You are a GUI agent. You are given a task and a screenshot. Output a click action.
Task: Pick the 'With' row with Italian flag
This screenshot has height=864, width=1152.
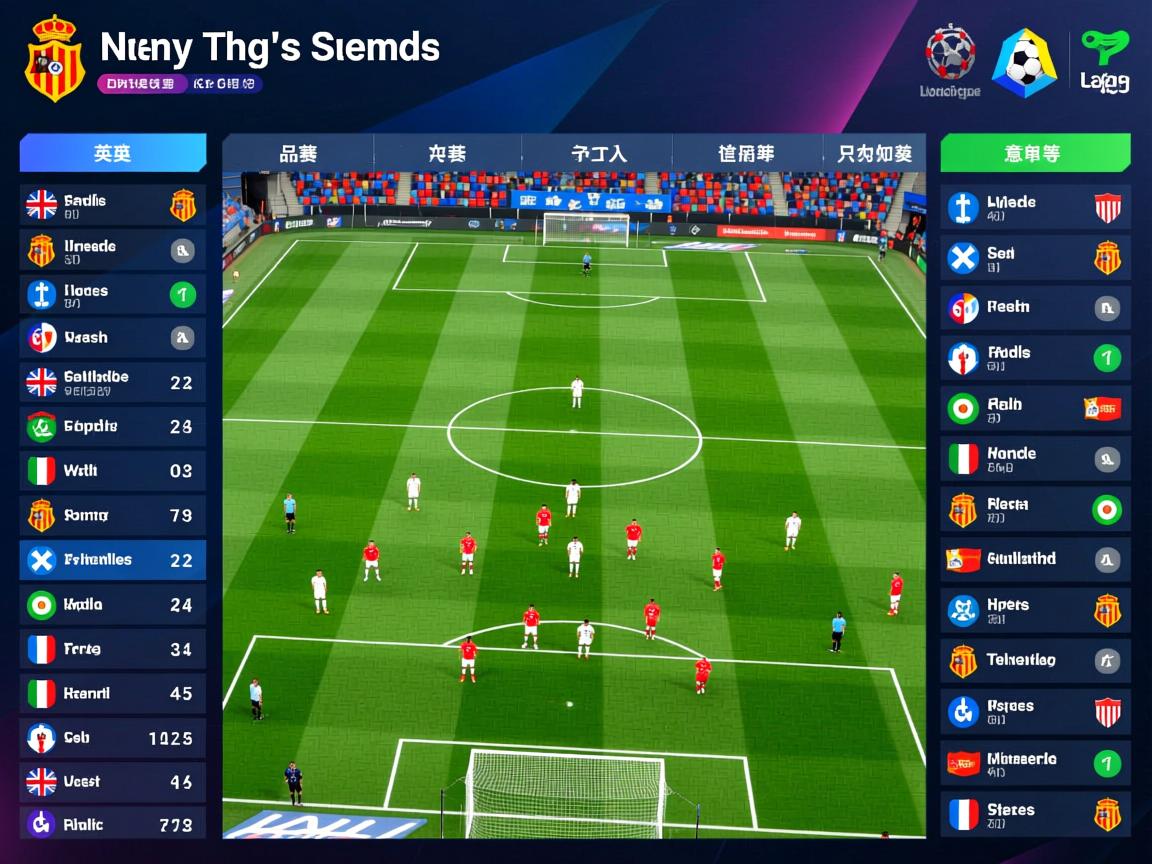112,470
